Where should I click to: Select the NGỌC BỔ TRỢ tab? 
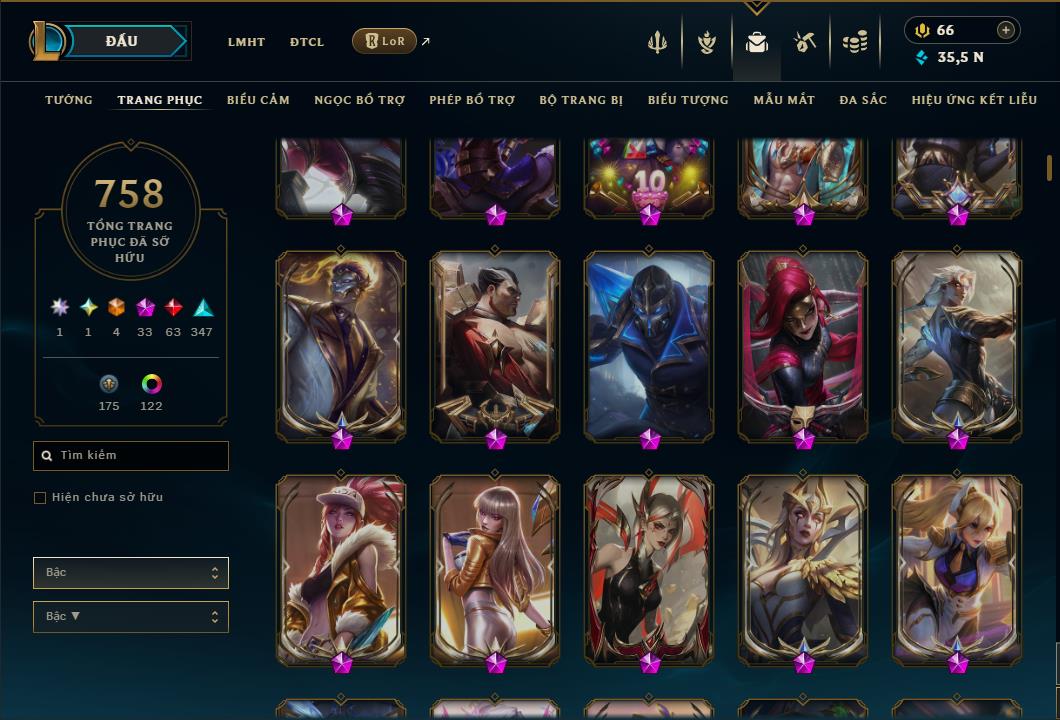click(359, 100)
